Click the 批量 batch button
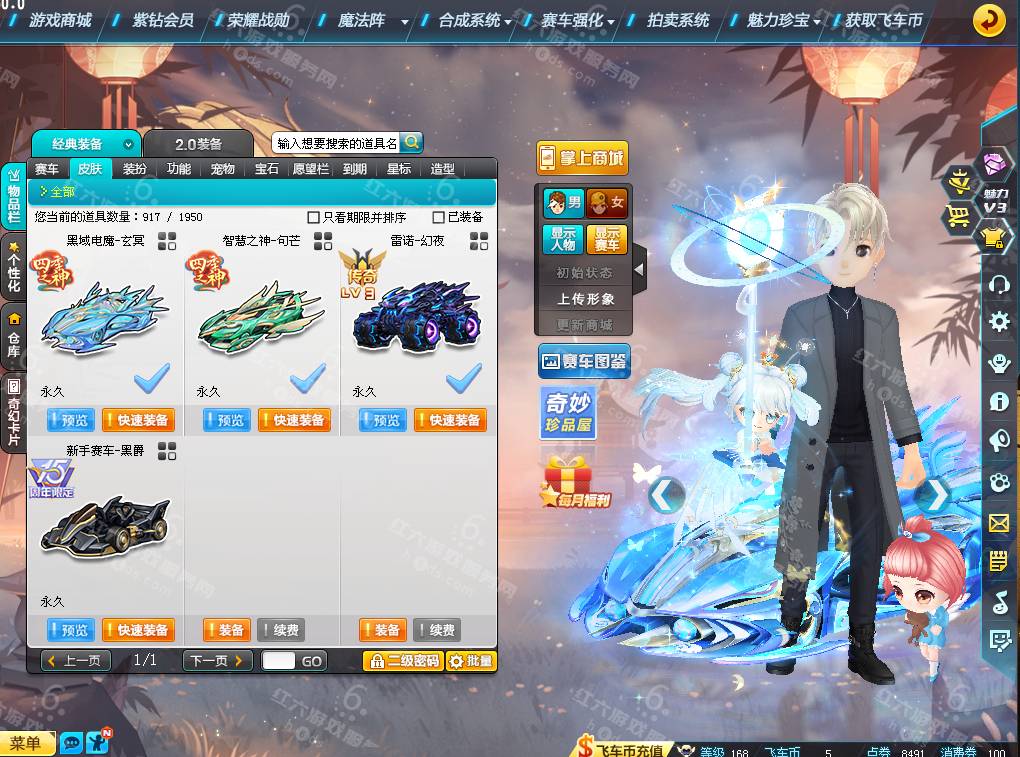 [470, 661]
